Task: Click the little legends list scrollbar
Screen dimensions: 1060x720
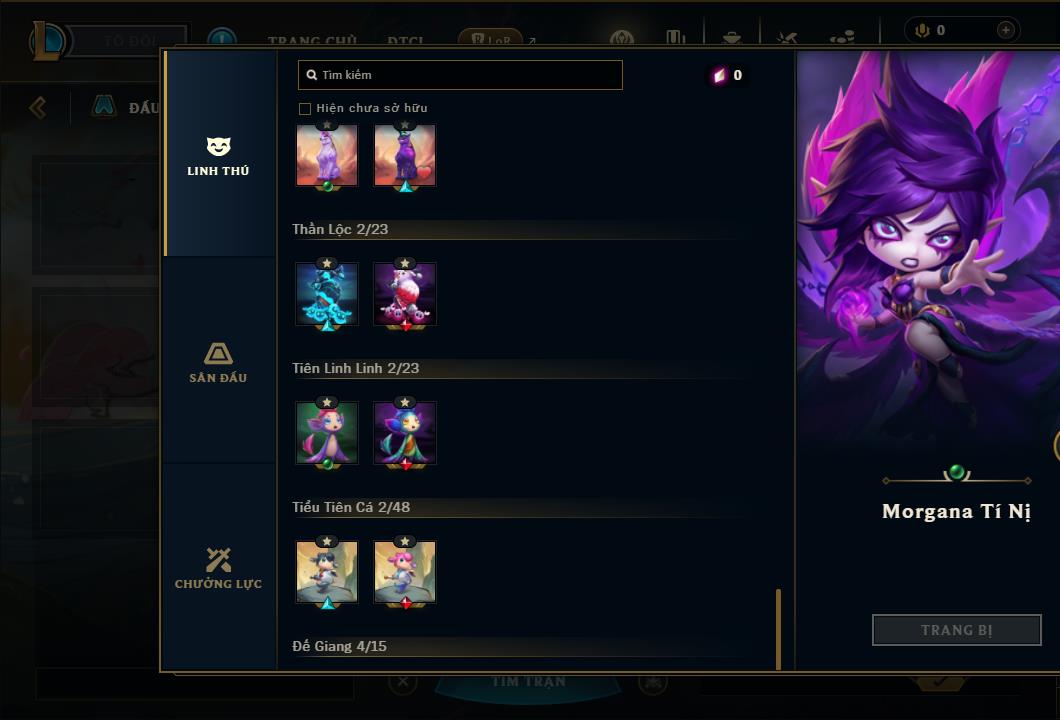Action: pyautogui.click(x=778, y=628)
